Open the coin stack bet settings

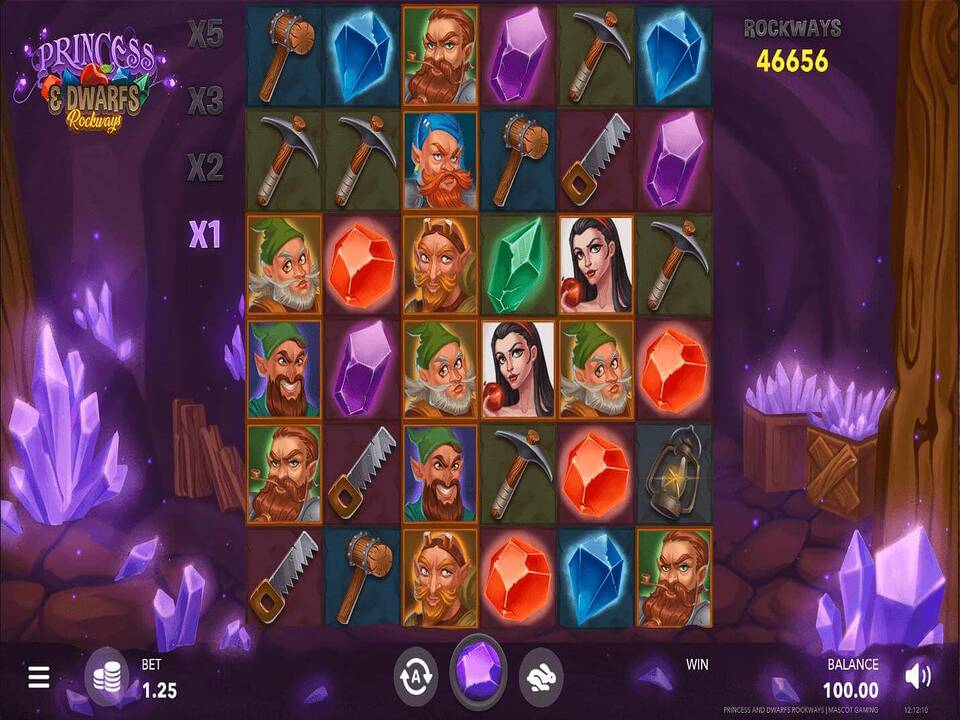tap(107, 676)
